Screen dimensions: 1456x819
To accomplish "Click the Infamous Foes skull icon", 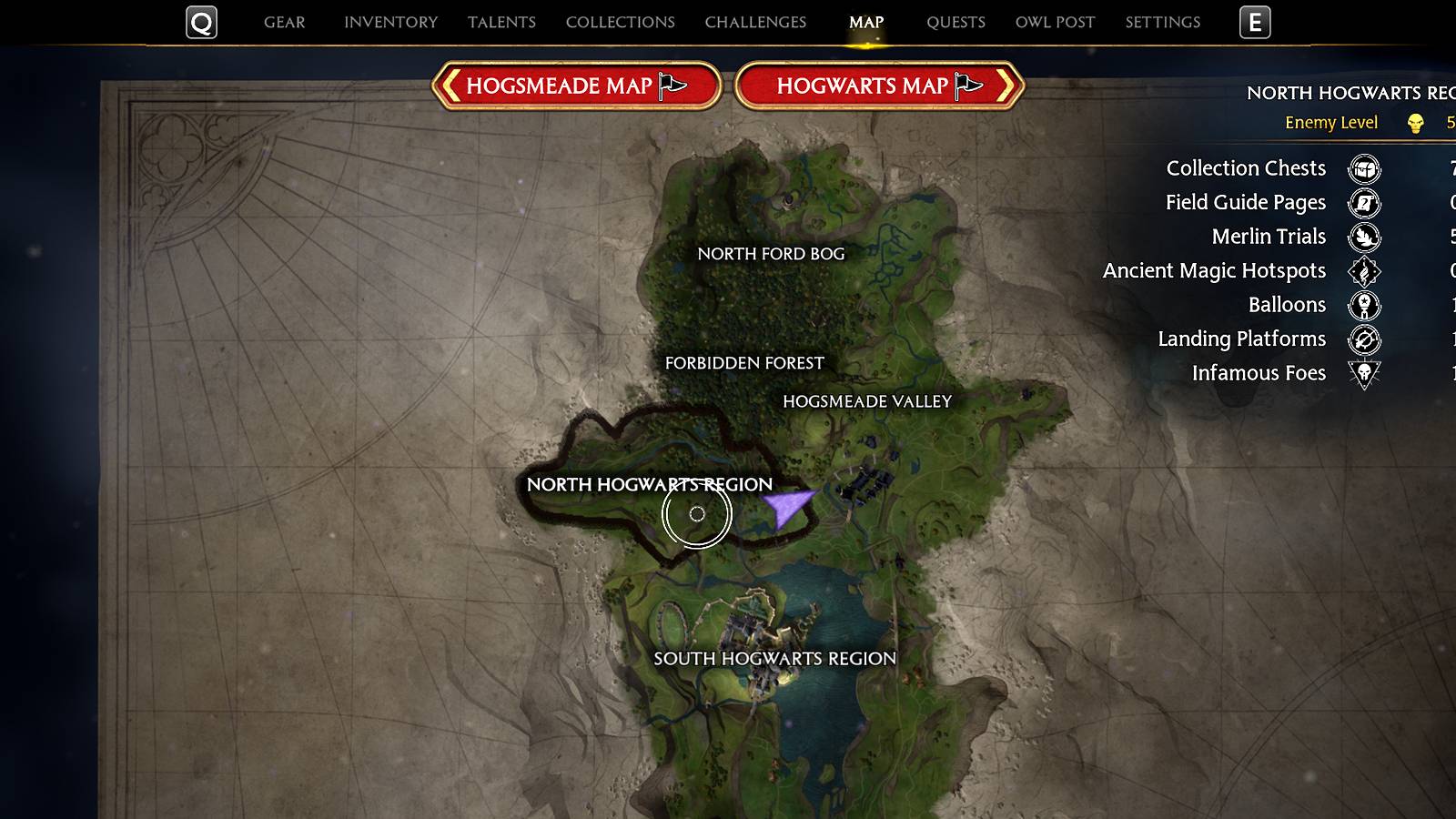I will (1362, 373).
